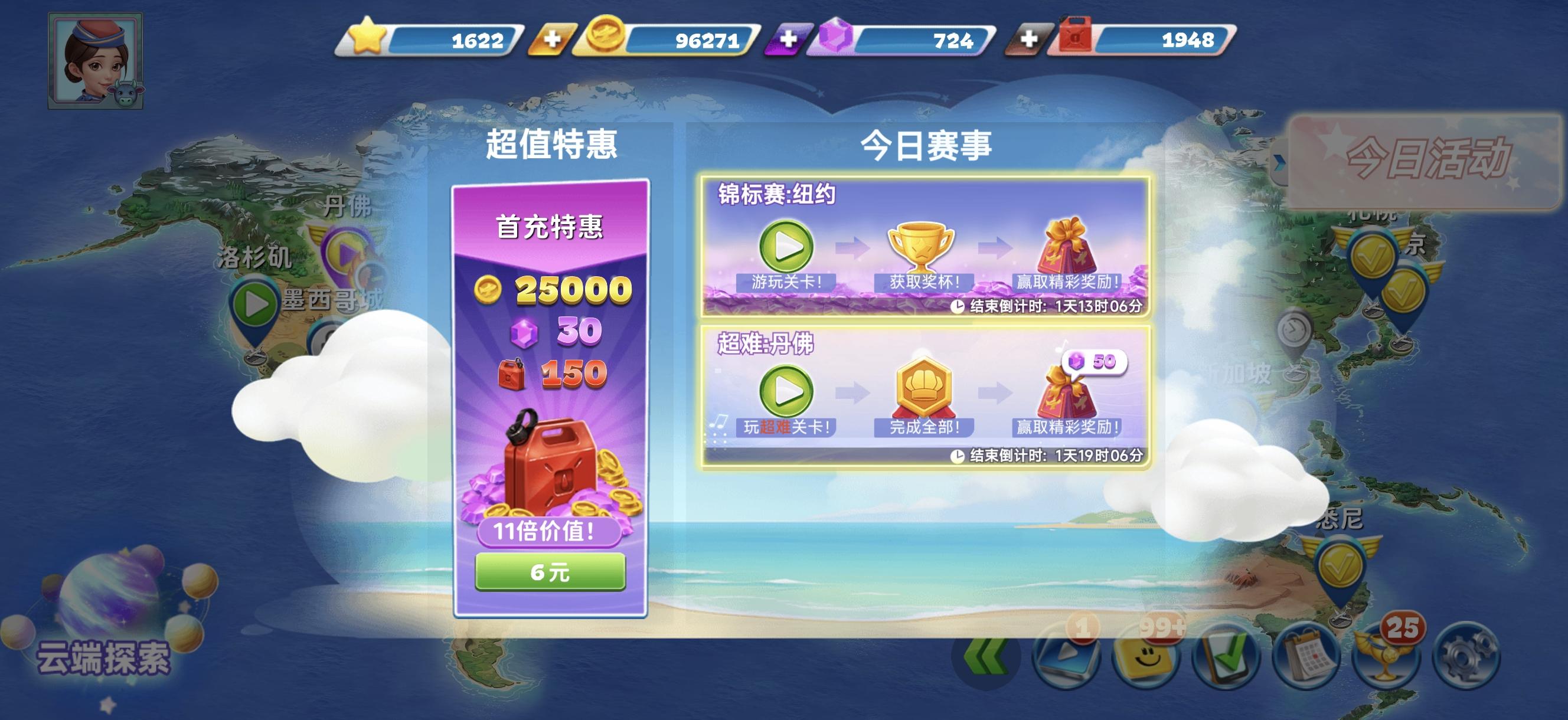Switch to the 今日活动 tab
The image size is (1568, 720).
pos(1427,159)
